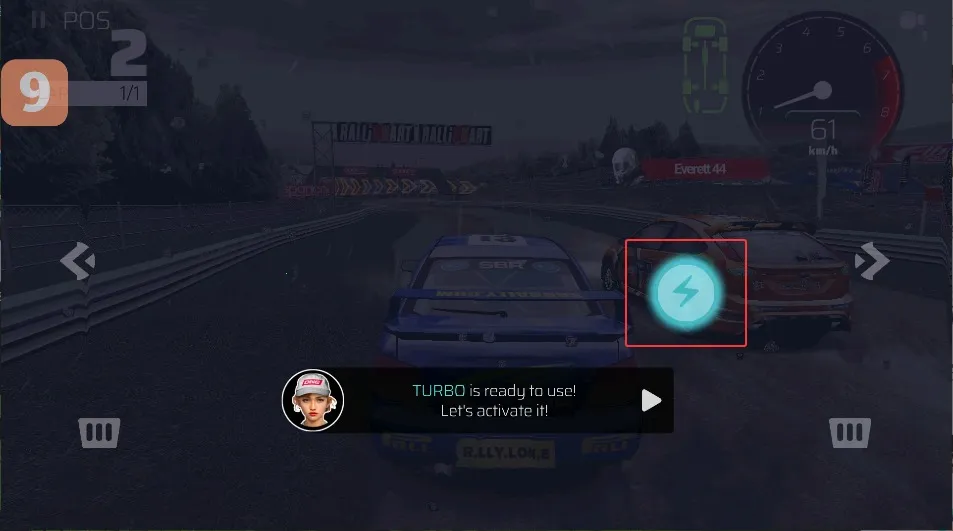Steer the car right with the arrow
The image size is (953, 531).
pyautogui.click(x=872, y=262)
